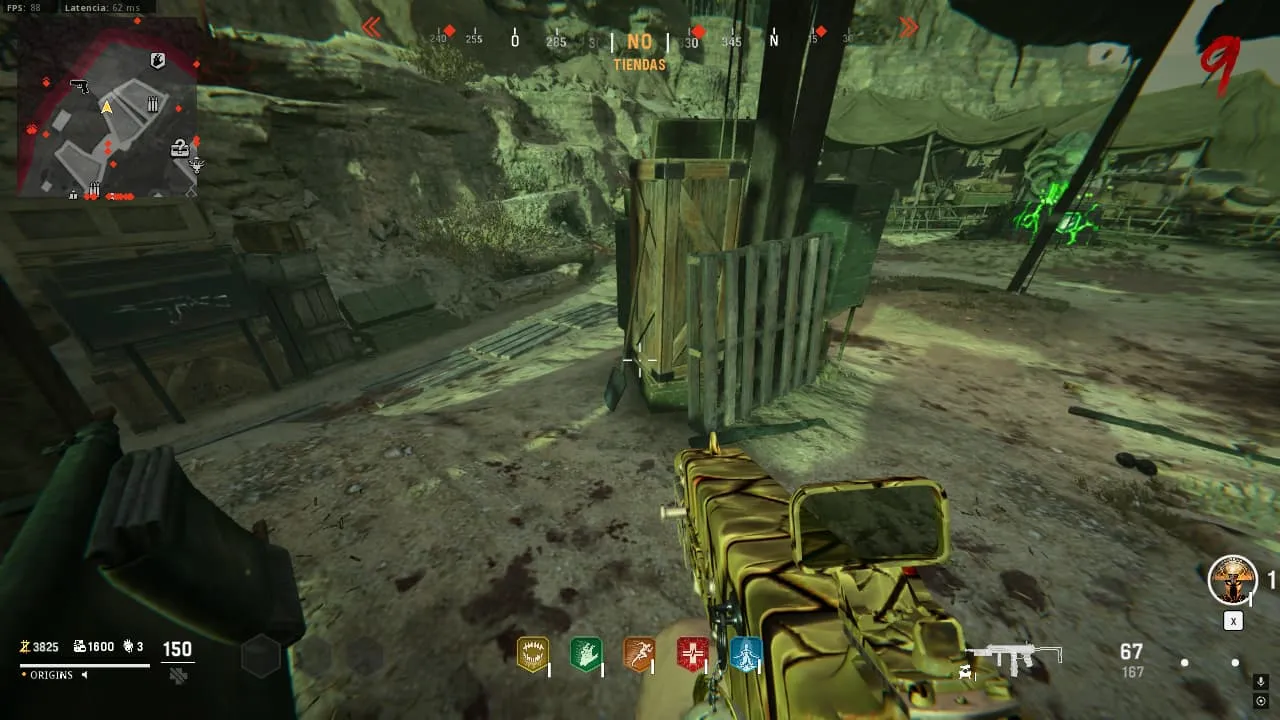Image resolution: width=1280 pixels, height=720 pixels.
Task: Select the red cross Juggernog perk icon
Action: tap(692, 654)
